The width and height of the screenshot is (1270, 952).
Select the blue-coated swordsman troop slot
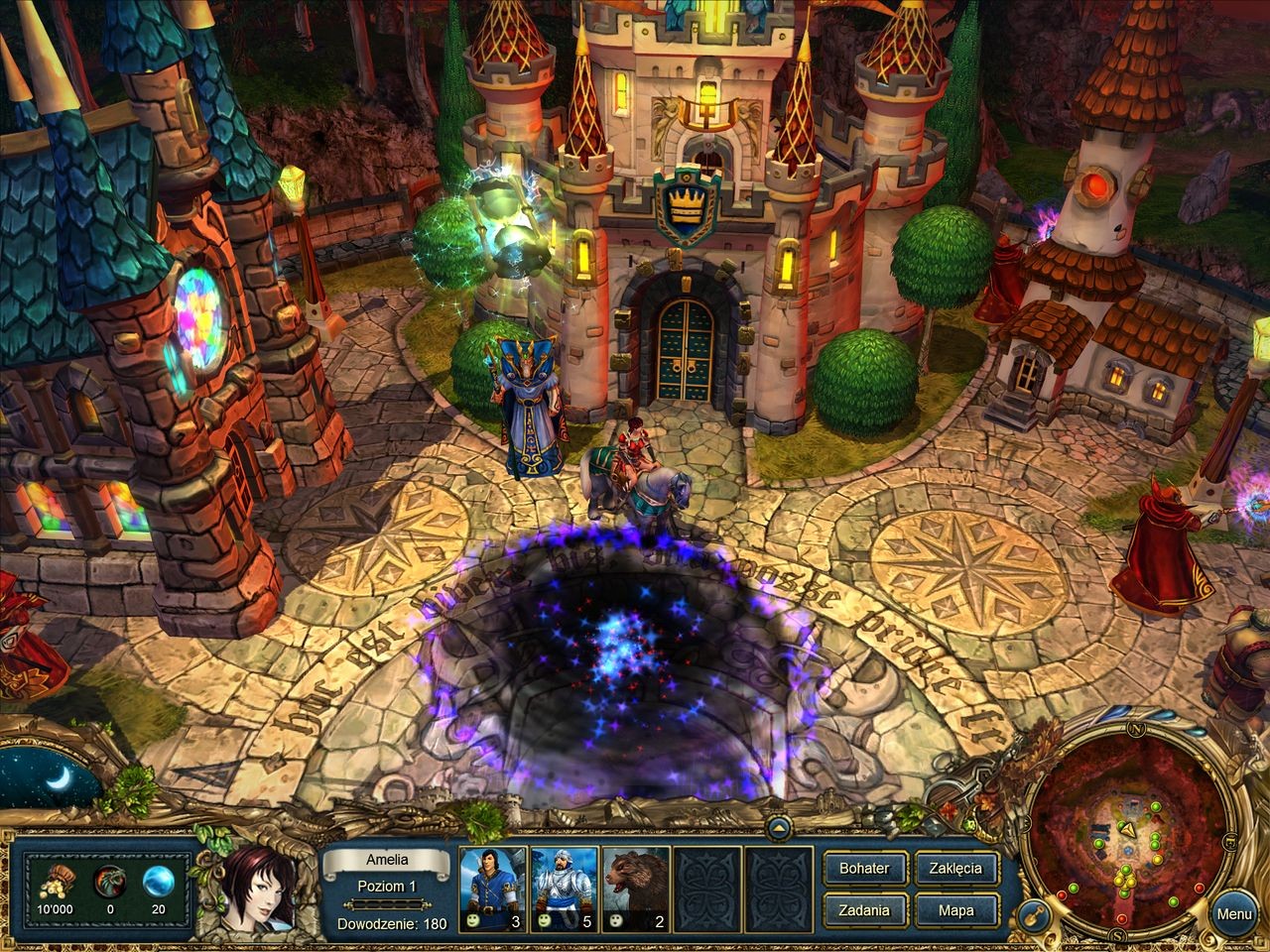click(x=493, y=889)
